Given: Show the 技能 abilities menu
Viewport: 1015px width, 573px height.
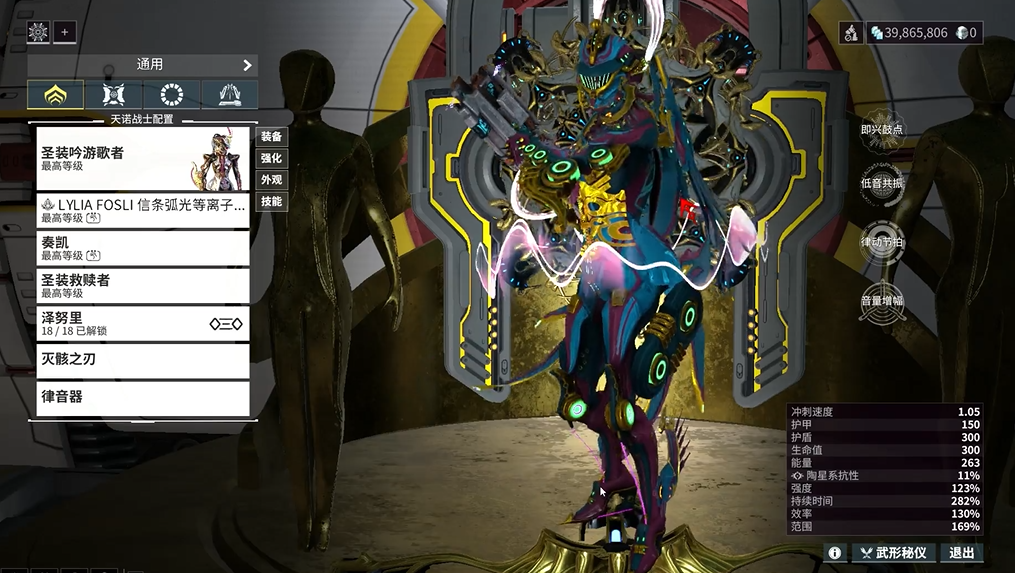Looking at the screenshot, I should 271,202.
